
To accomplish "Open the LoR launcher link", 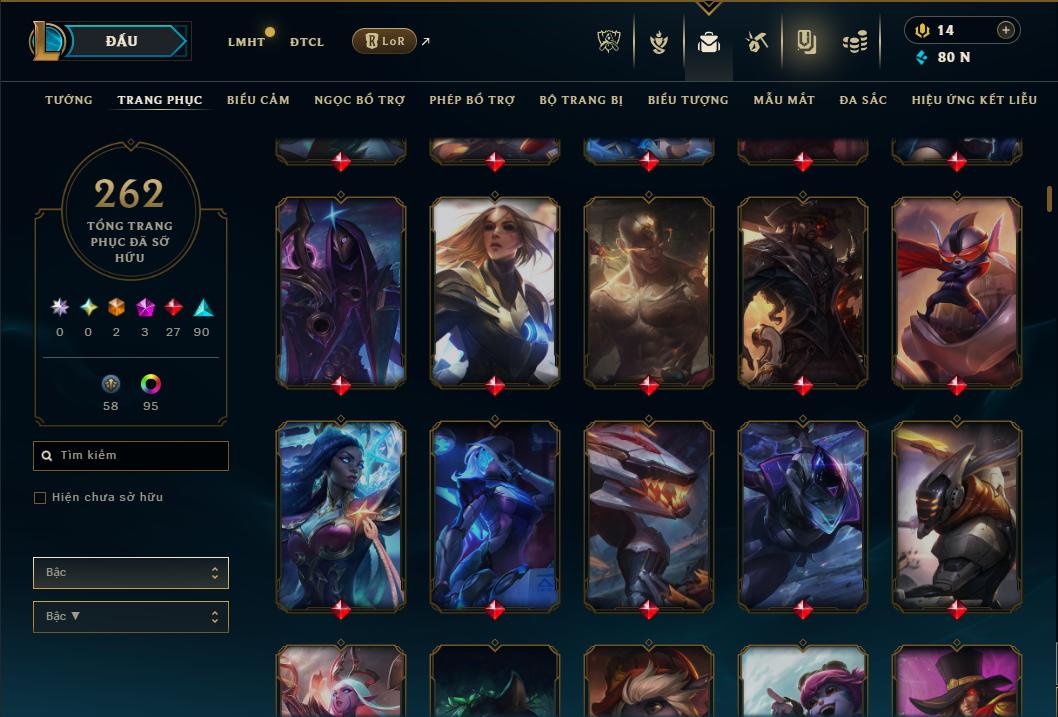I will click(385, 41).
